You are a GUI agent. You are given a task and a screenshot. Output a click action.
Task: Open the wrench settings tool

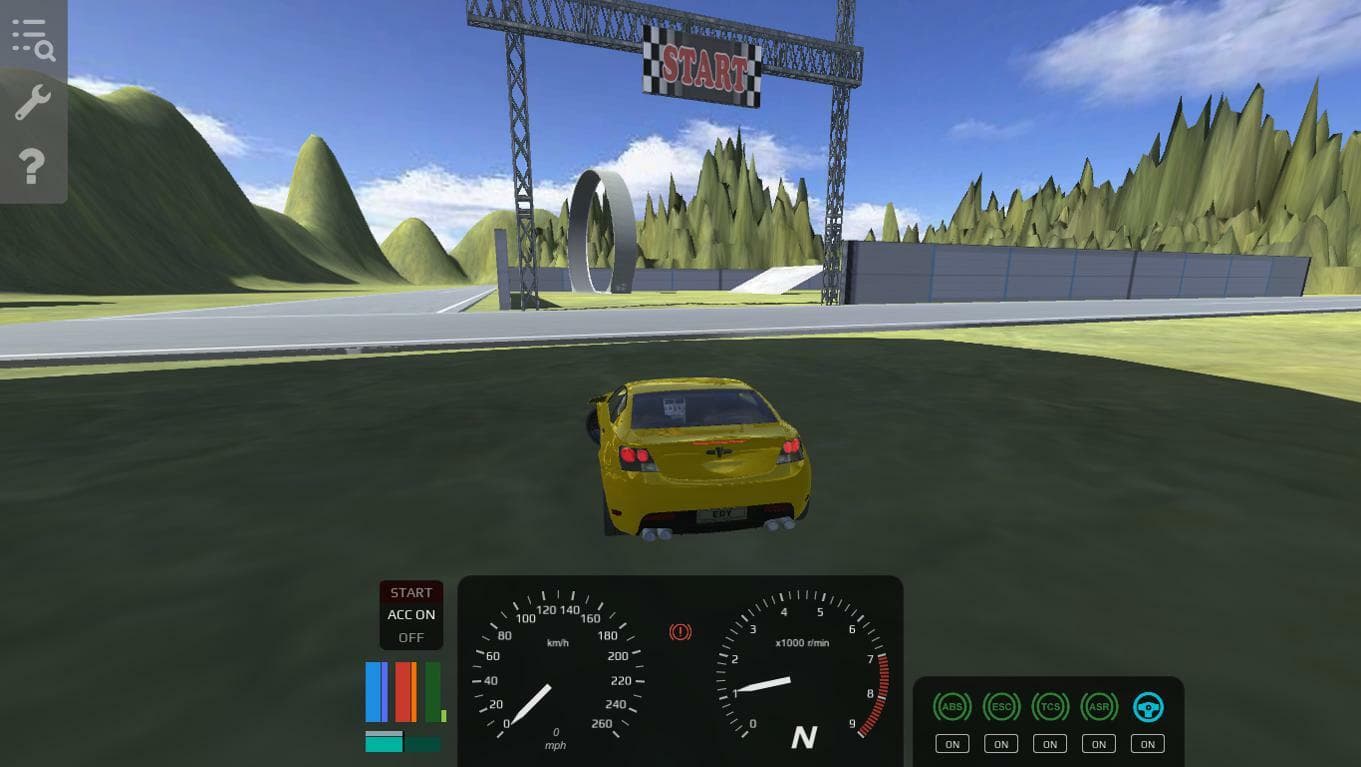[33, 102]
